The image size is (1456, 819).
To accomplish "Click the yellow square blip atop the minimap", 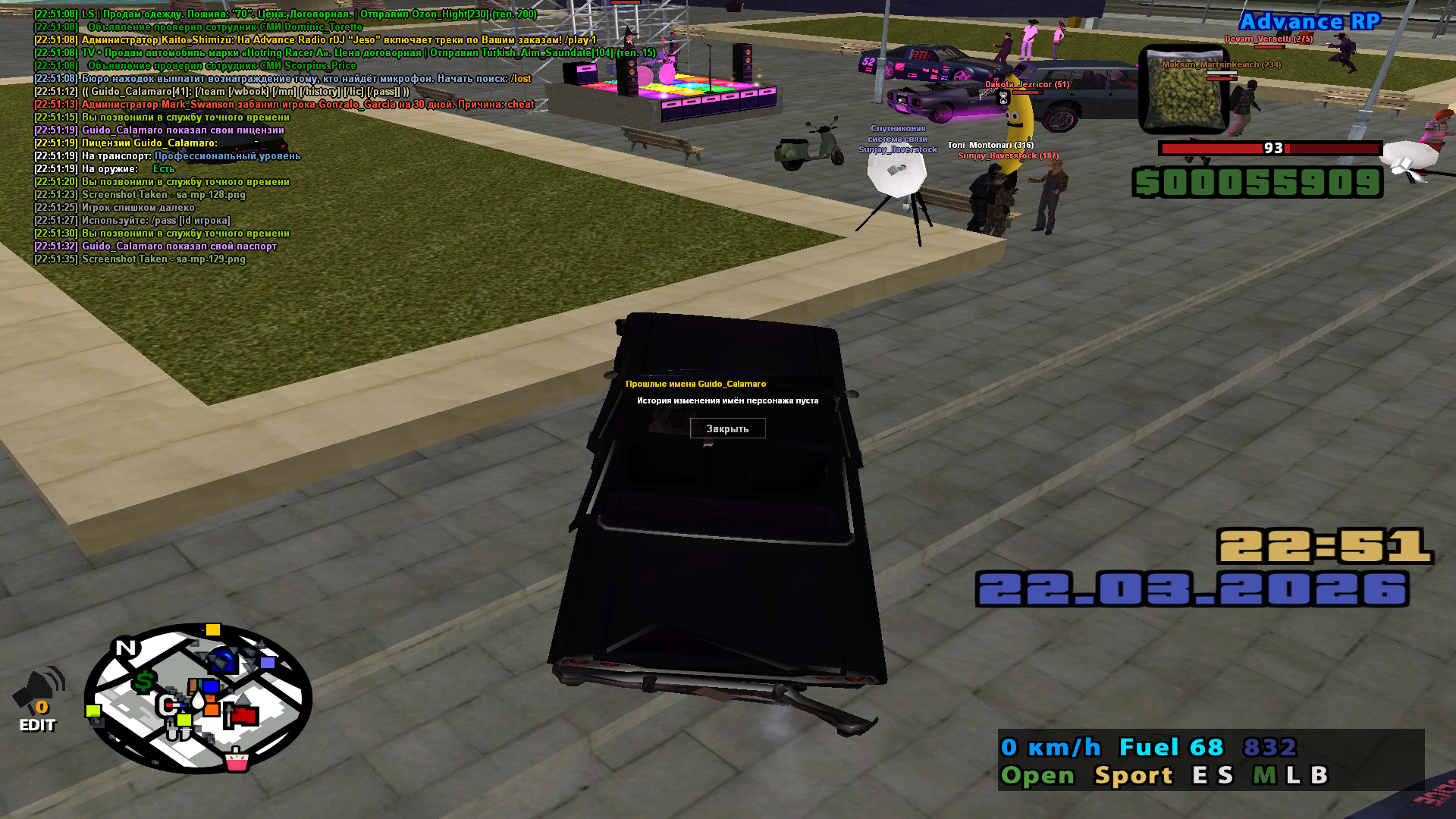I will (x=212, y=630).
